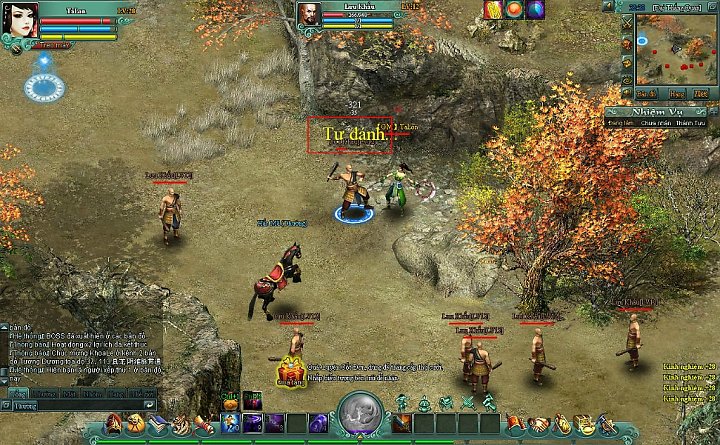Screen dimensions: 720x445
Task: Open the gift box reward icon
Action: pos(291,372)
